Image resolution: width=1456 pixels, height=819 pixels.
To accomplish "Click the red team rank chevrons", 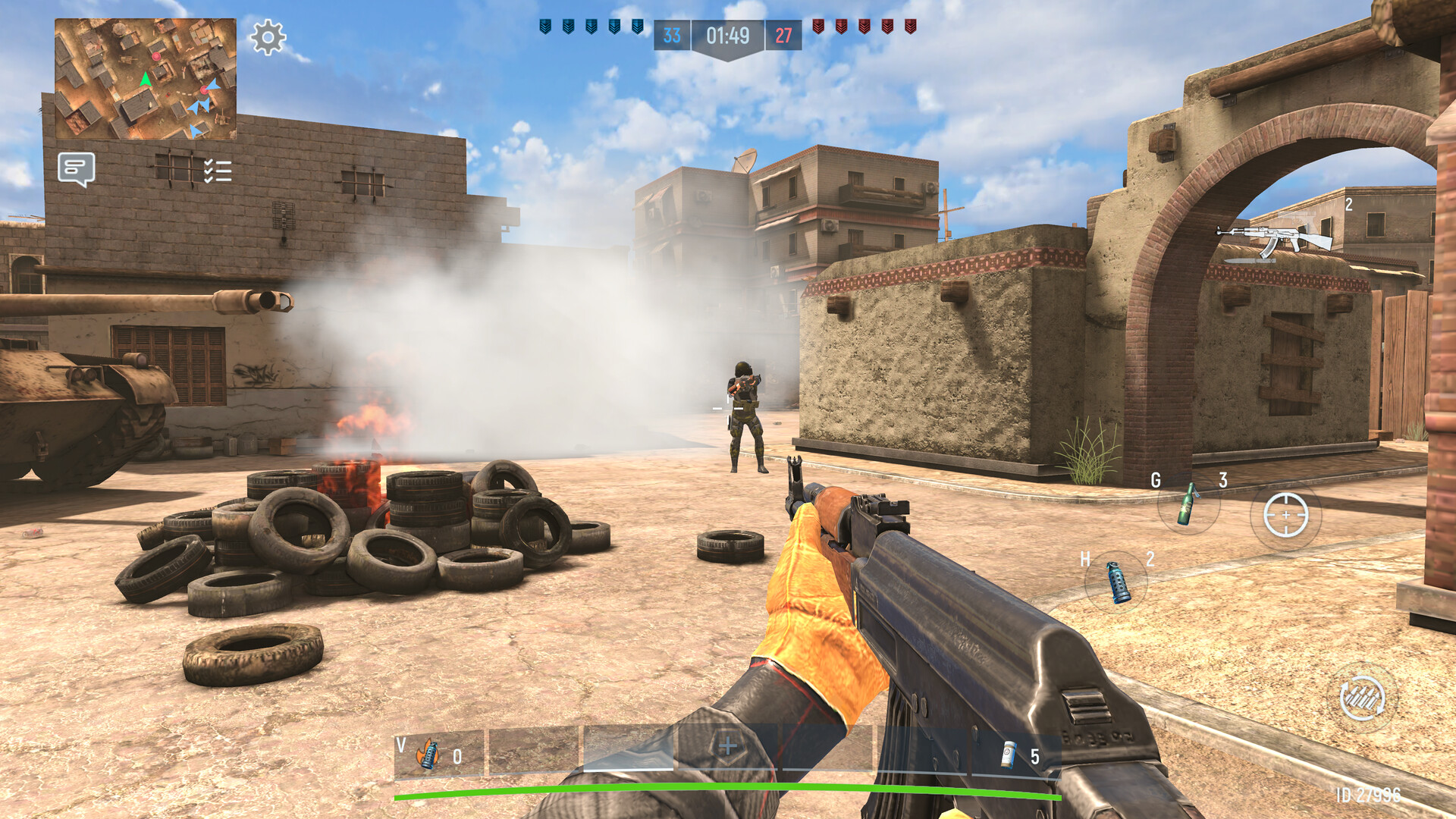I will point(864,24).
